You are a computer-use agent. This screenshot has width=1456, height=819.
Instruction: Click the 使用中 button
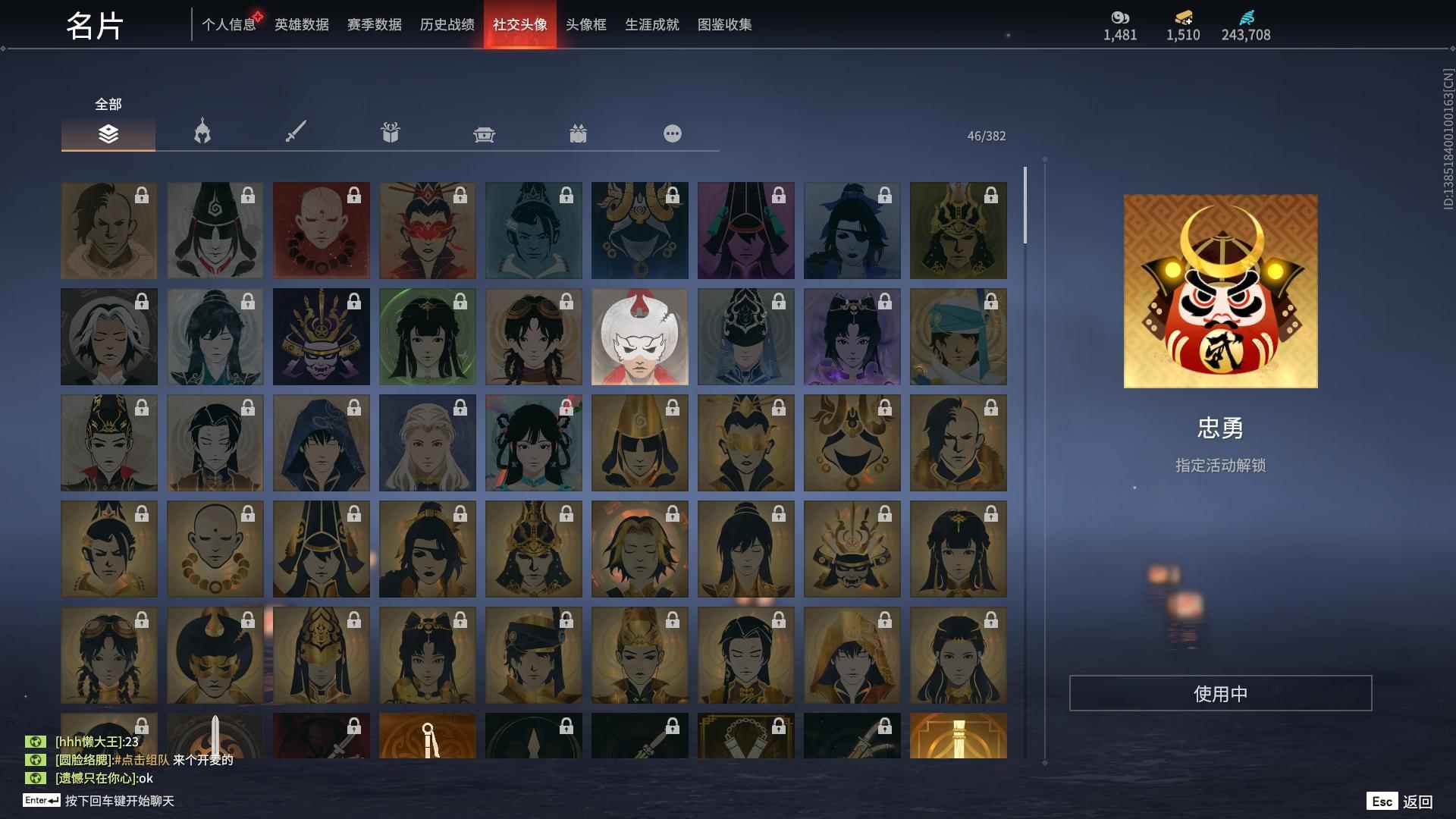(1222, 692)
